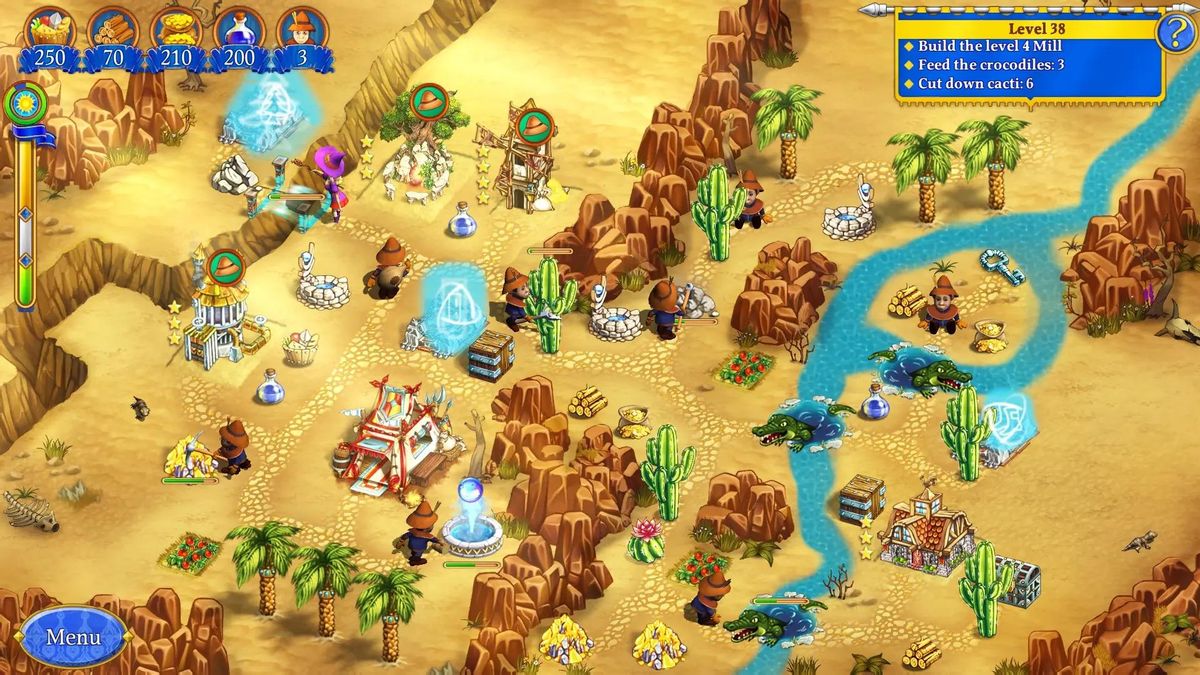This screenshot has height=675, width=1200.
Task: Choose the worker hat marker above the white tower
Action: 226,267
